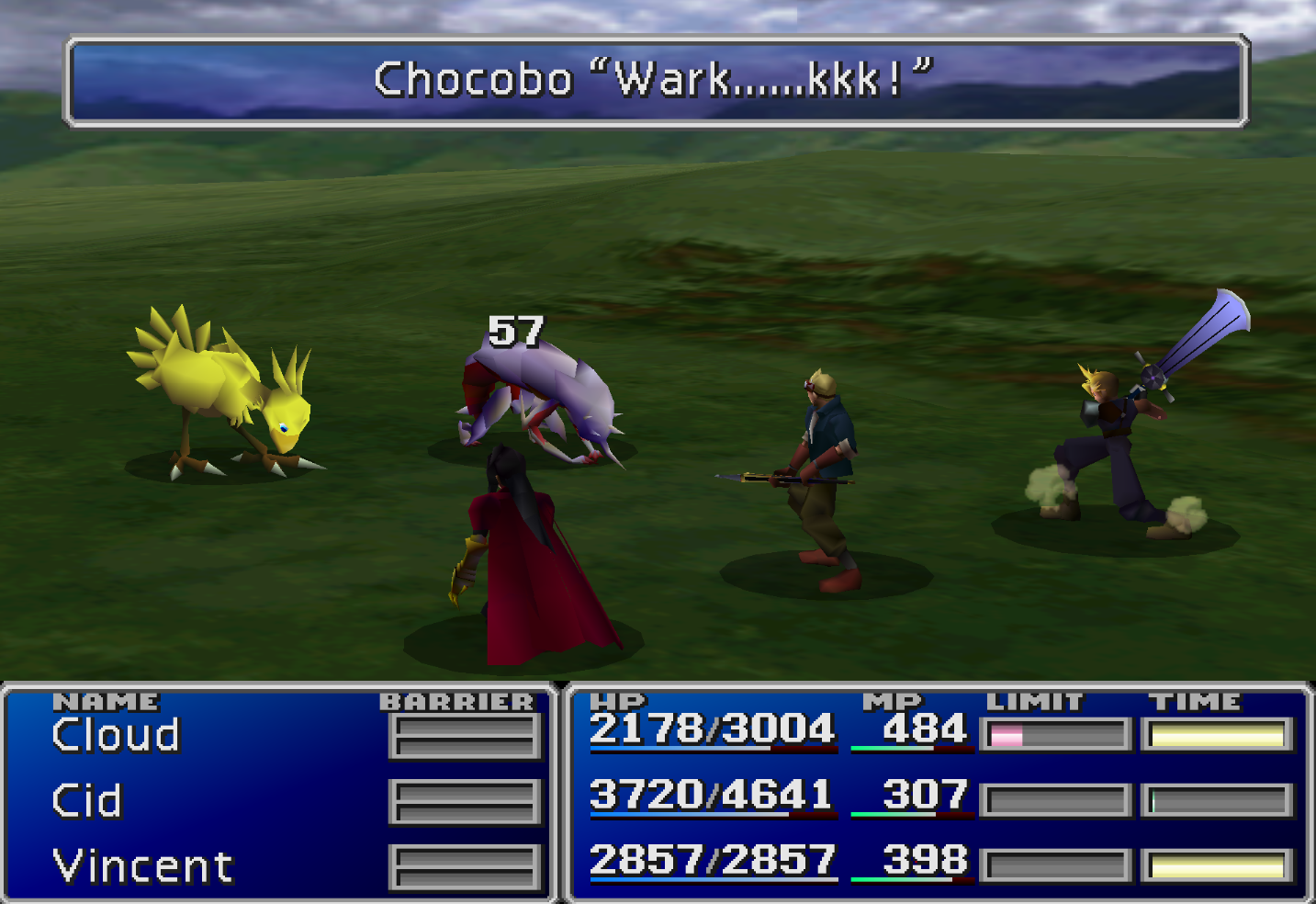Select the TIME column header

(1194, 700)
